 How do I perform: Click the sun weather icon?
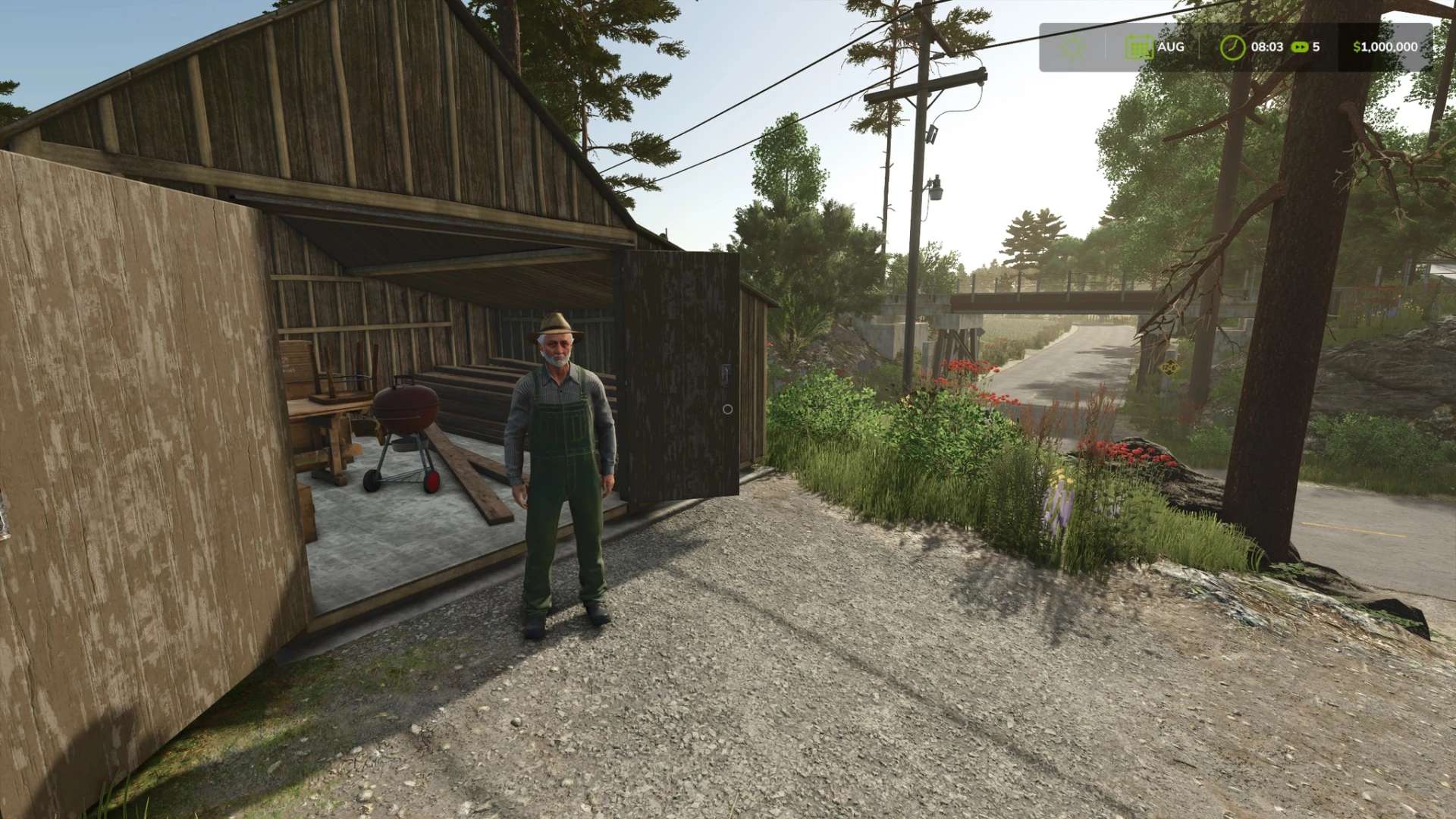pos(1073,47)
